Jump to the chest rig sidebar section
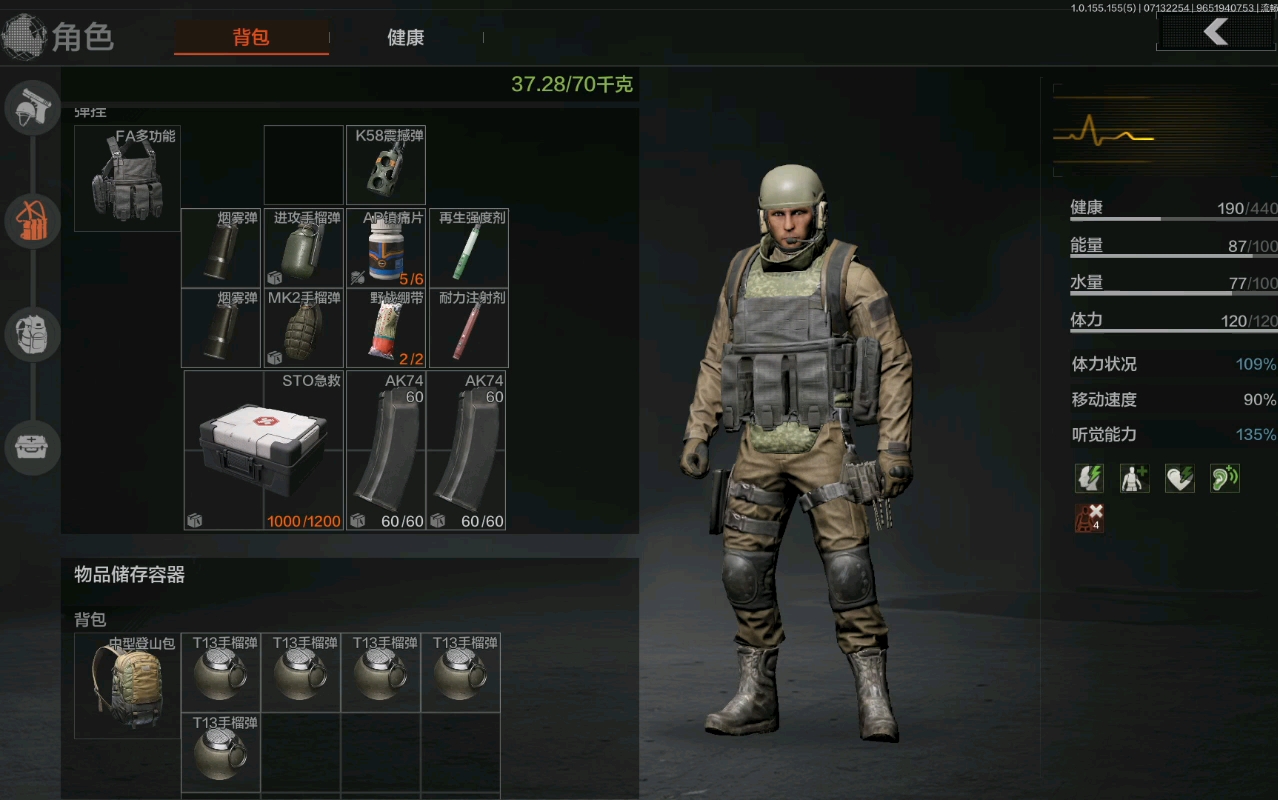Image resolution: width=1278 pixels, height=800 pixels. coord(33,221)
